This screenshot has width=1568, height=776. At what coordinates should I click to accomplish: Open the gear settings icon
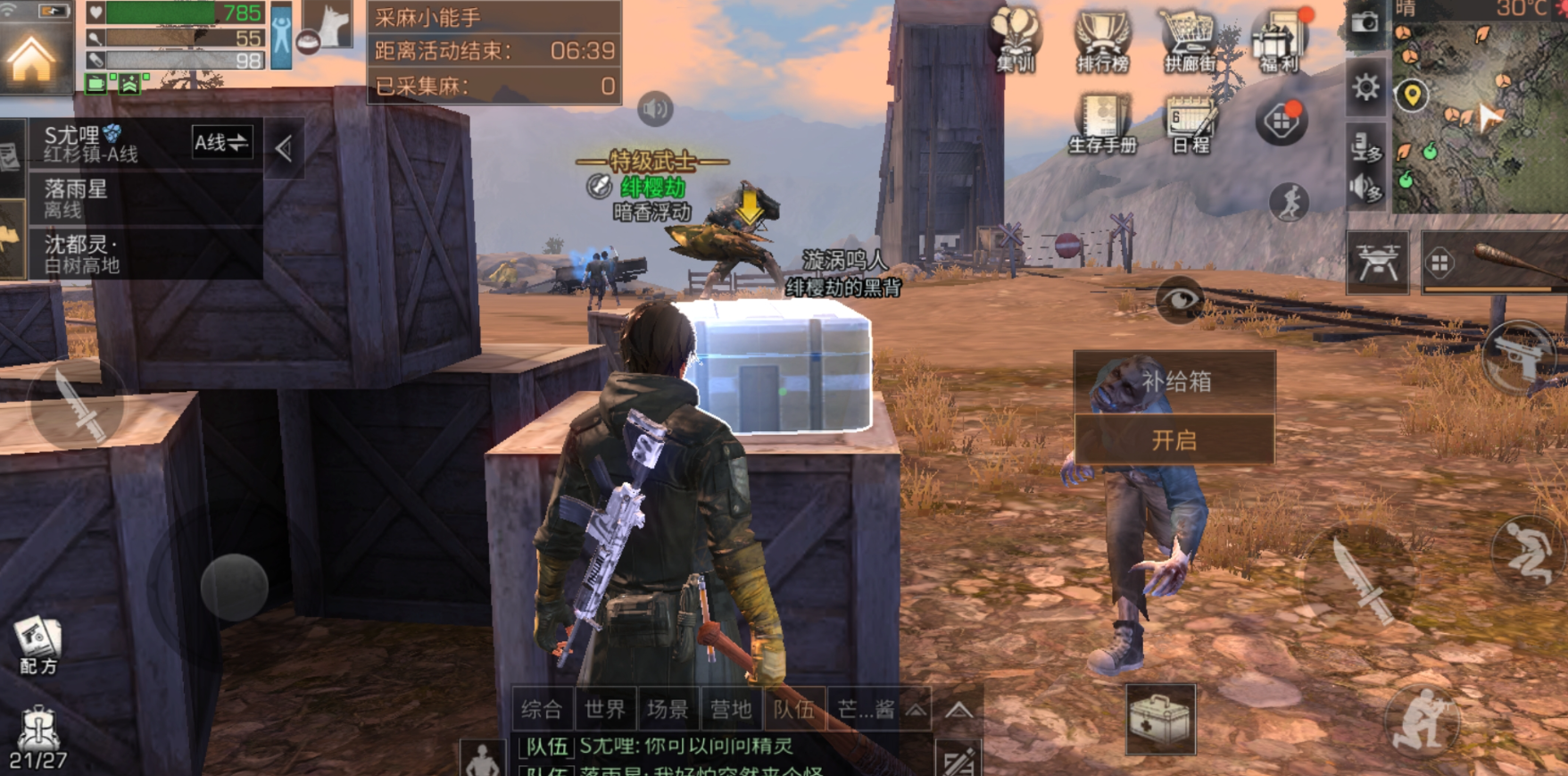pyautogui.click(x=1365, y=88)
